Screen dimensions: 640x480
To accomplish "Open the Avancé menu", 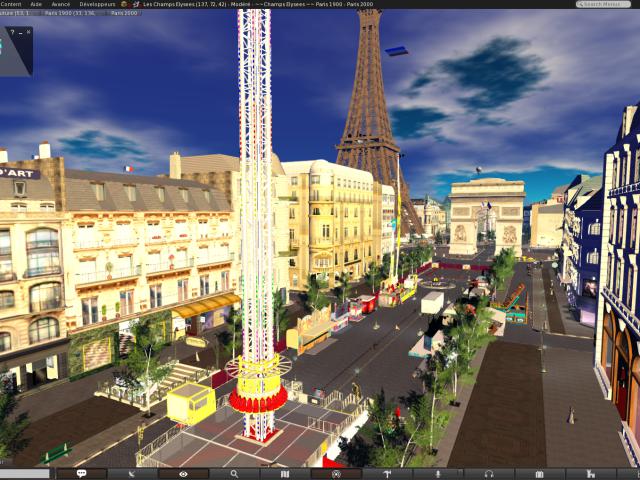I will point(61,4).
